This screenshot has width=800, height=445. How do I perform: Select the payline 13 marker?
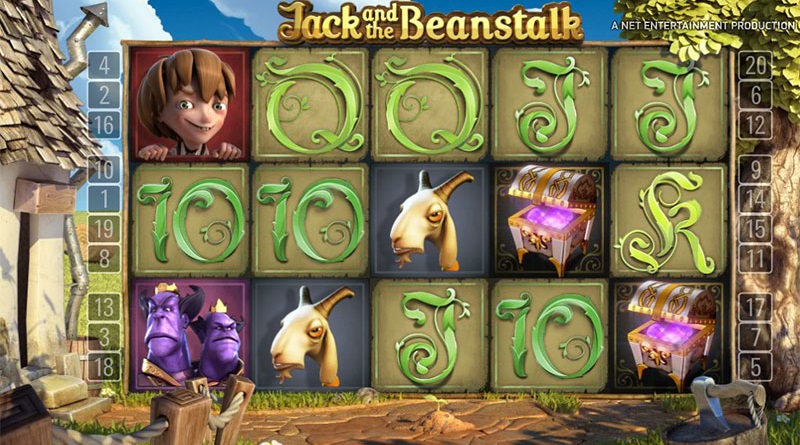[105, 306]
